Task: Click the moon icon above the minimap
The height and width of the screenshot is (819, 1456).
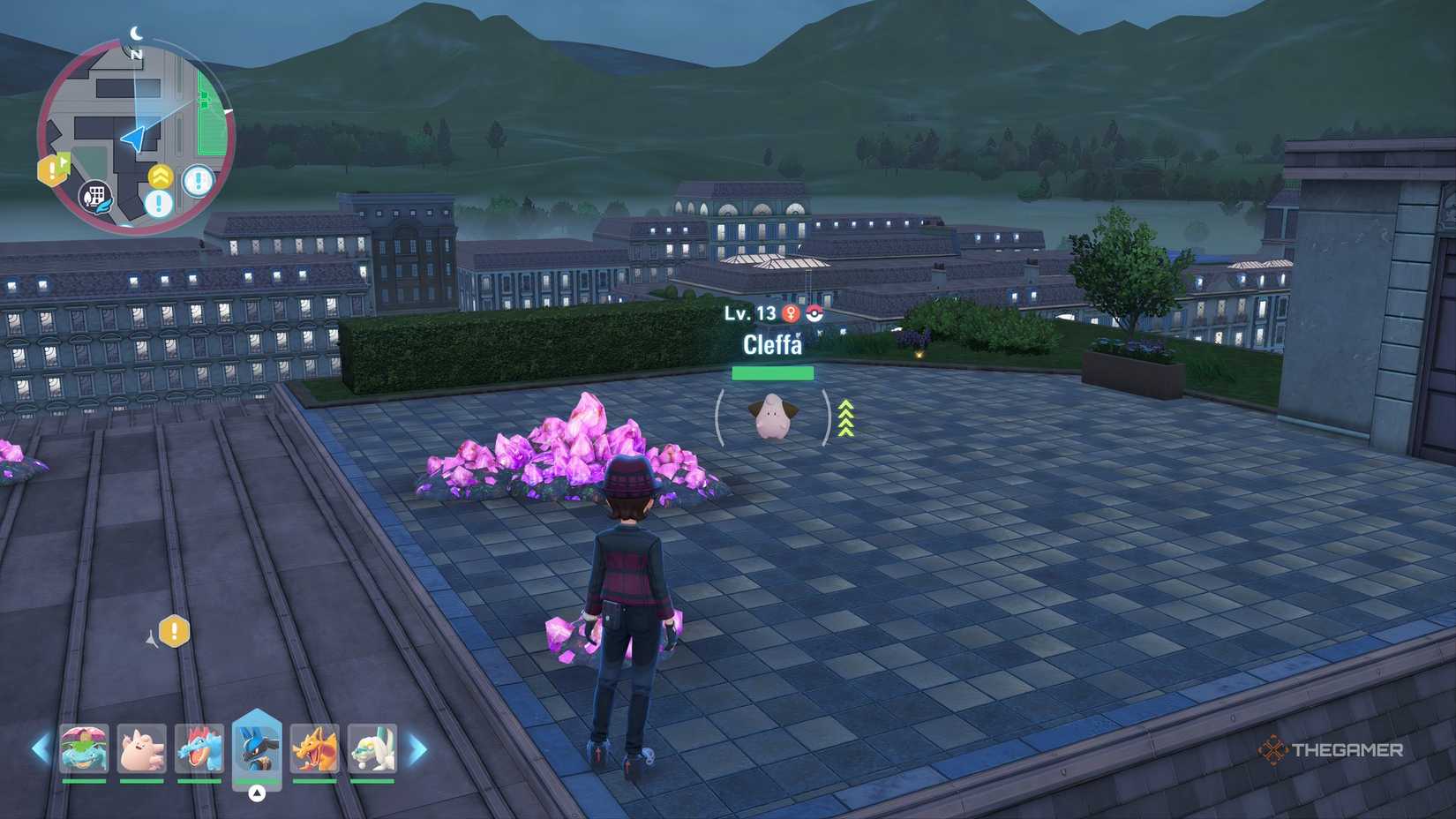Action: tap(136, 34)
